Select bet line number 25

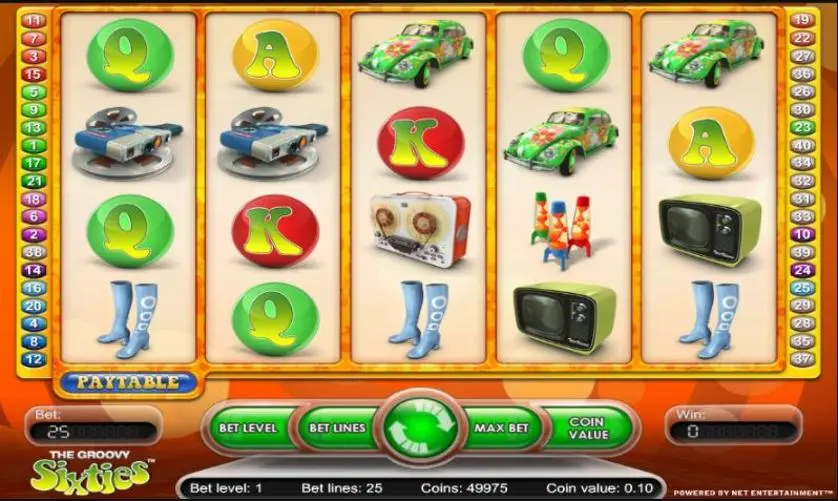803,288
